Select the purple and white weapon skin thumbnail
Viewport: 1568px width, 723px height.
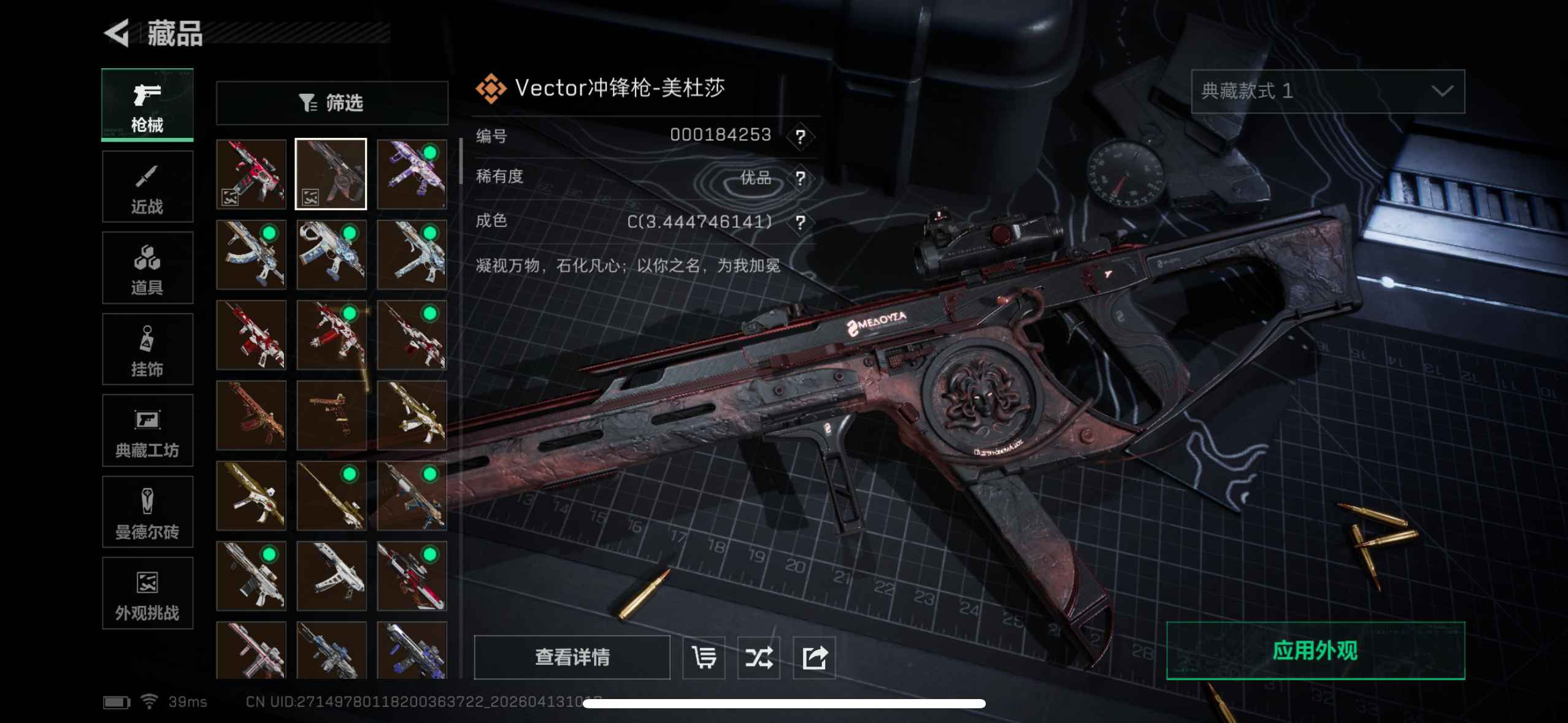click(x=412, y=174)
